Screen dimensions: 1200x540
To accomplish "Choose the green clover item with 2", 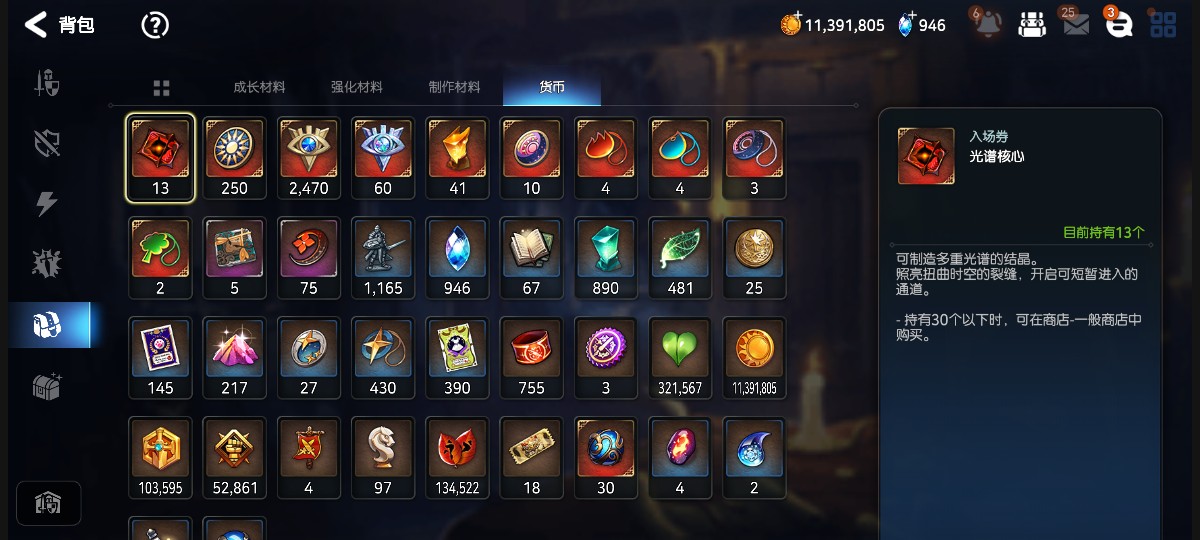I will (160, 258).
